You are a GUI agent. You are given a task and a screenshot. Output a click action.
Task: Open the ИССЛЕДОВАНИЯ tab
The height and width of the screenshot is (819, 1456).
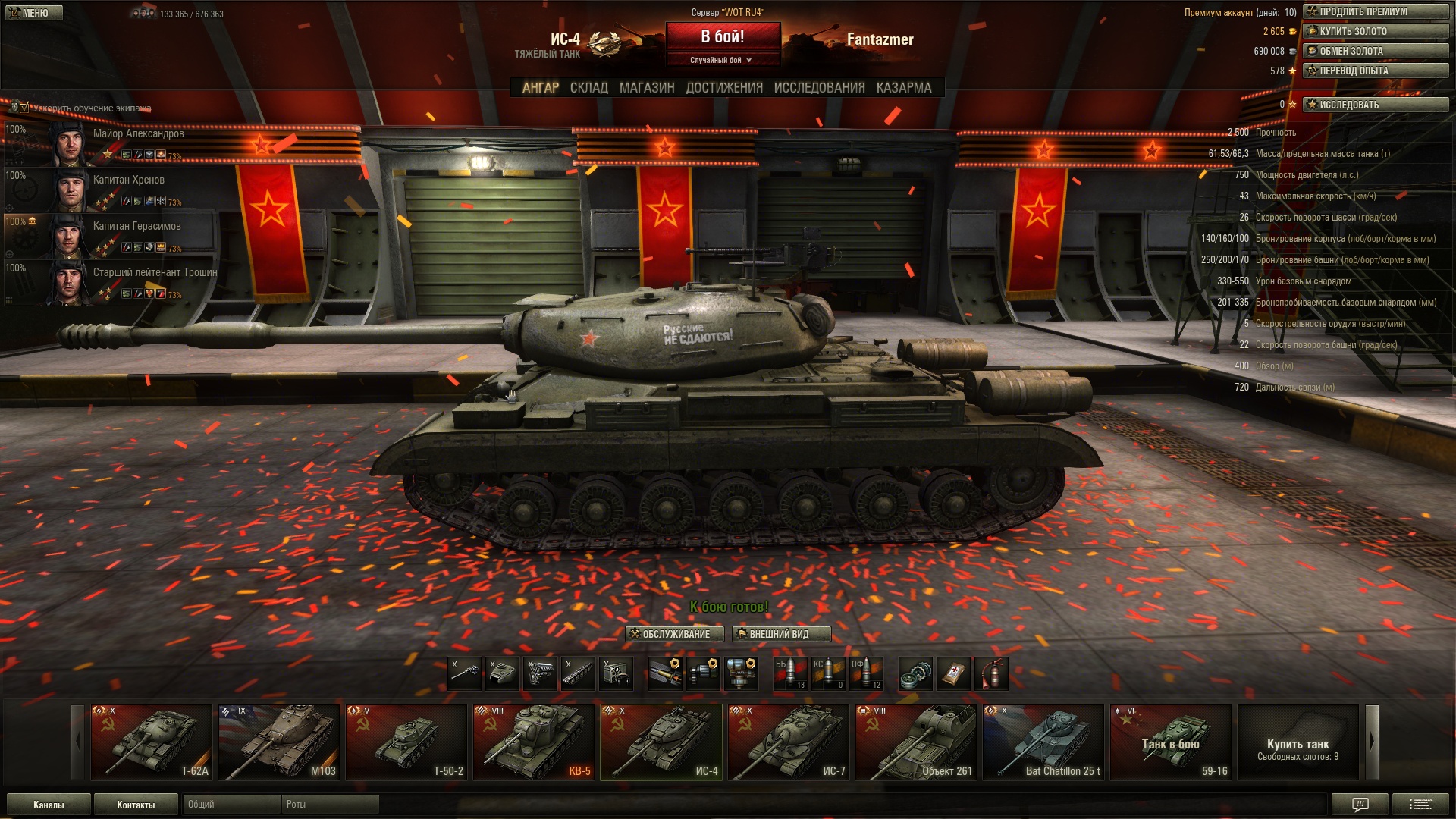[819, 88]
